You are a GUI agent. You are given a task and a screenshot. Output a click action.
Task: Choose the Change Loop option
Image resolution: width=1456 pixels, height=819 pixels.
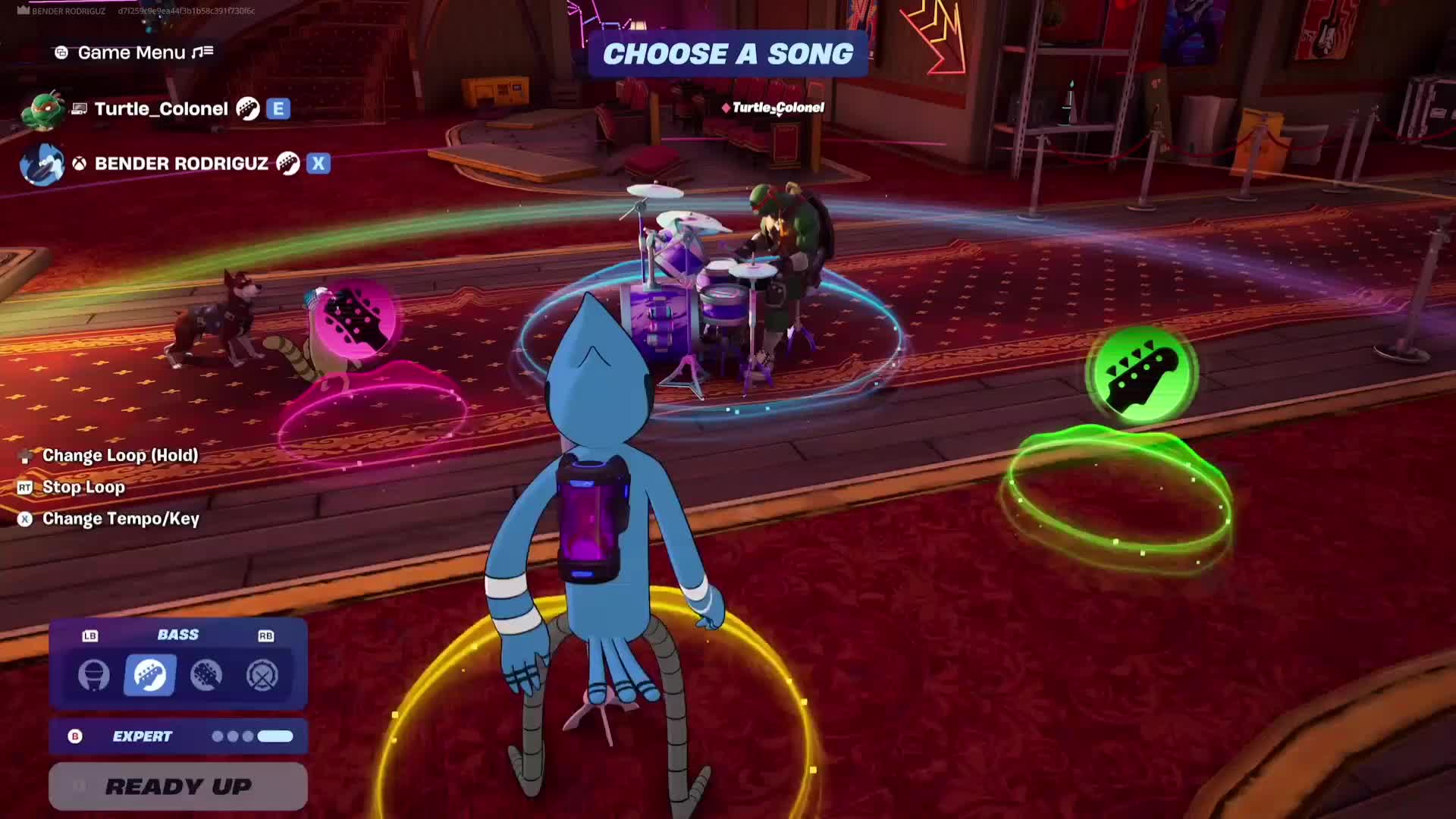pyautogui.click(x=120, y=456)
